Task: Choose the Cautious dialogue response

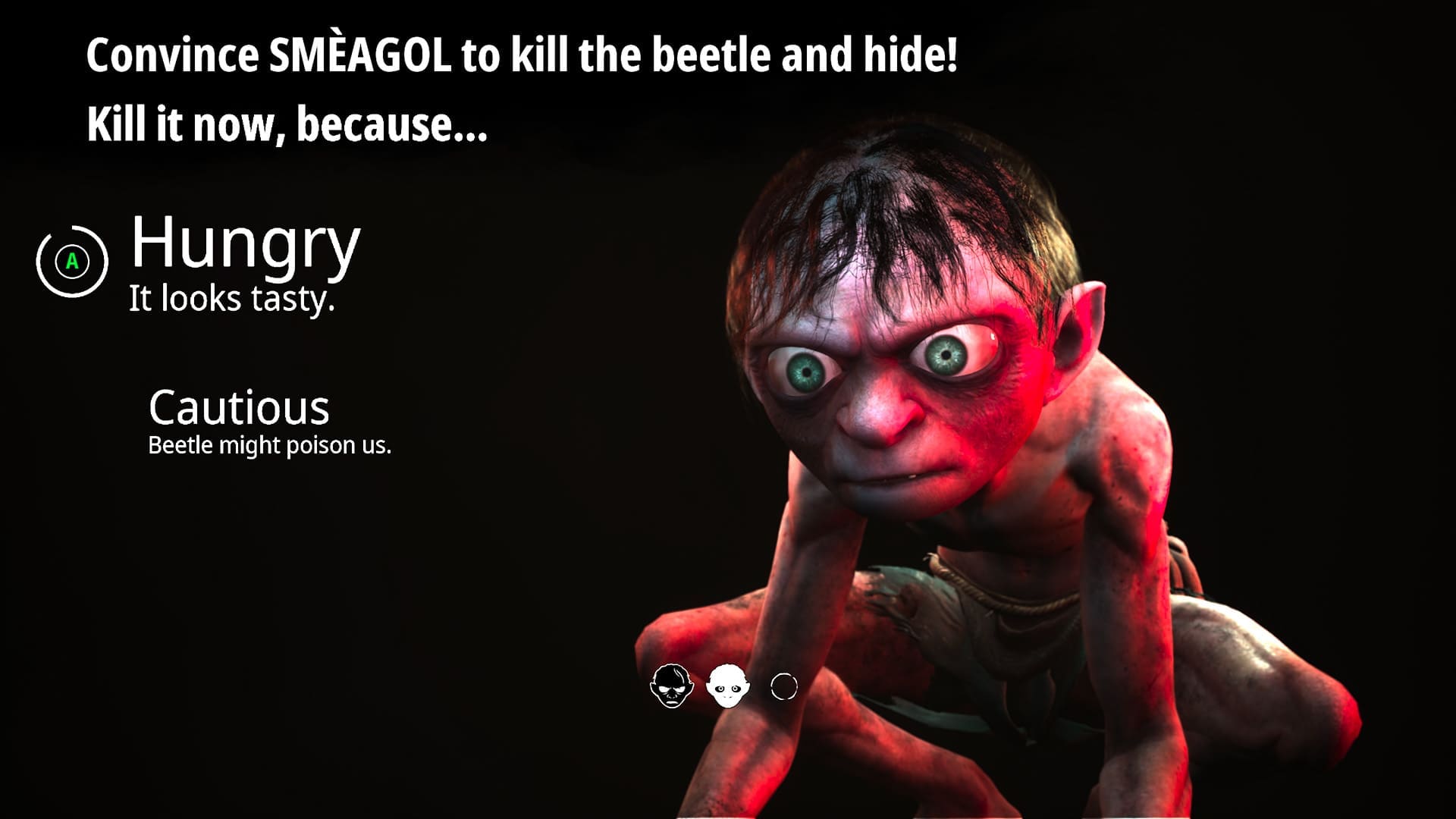Action: (240, 408)
